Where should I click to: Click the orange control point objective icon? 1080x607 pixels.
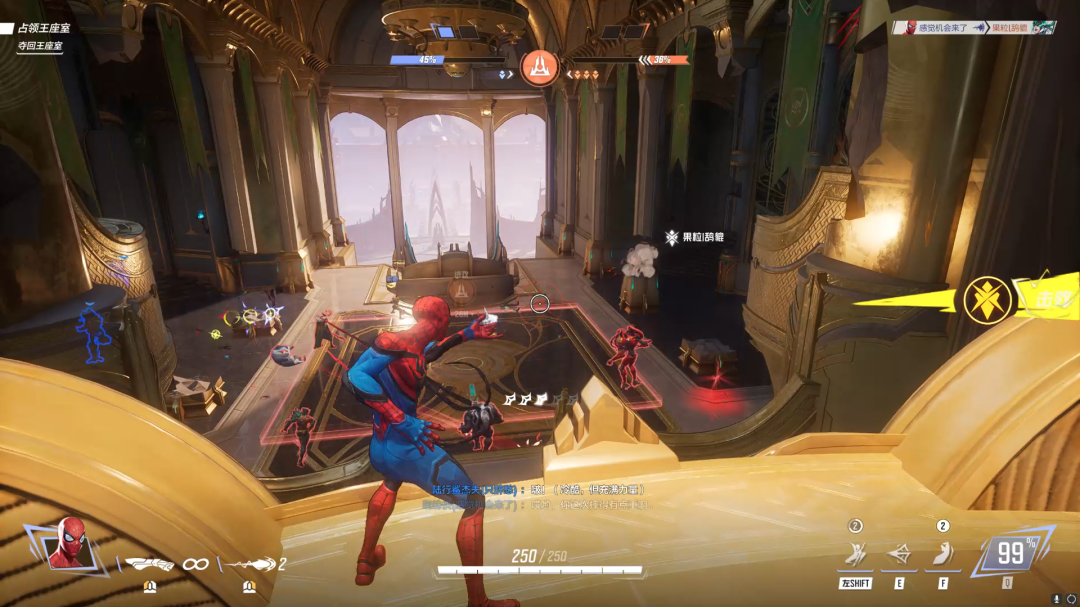[x=540, y=67]
